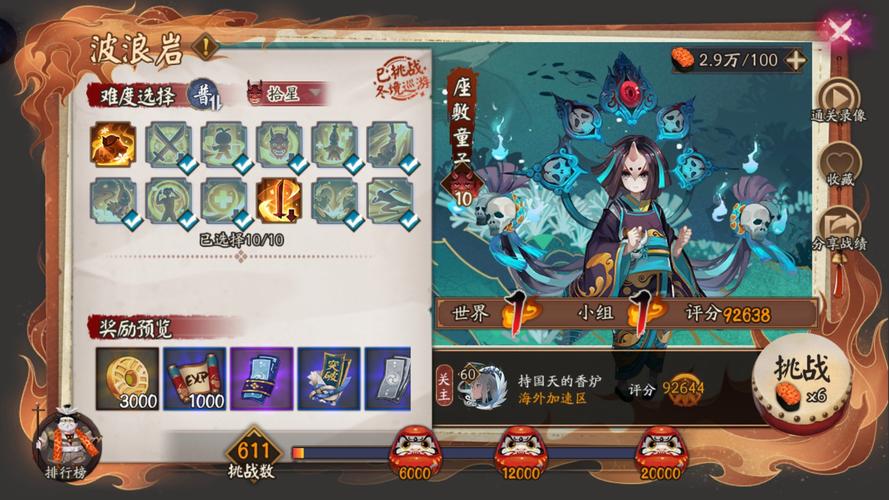Open the 拾星 star level dropdown
The width and height of the screenshot is (889, 500).
point(286,94)
